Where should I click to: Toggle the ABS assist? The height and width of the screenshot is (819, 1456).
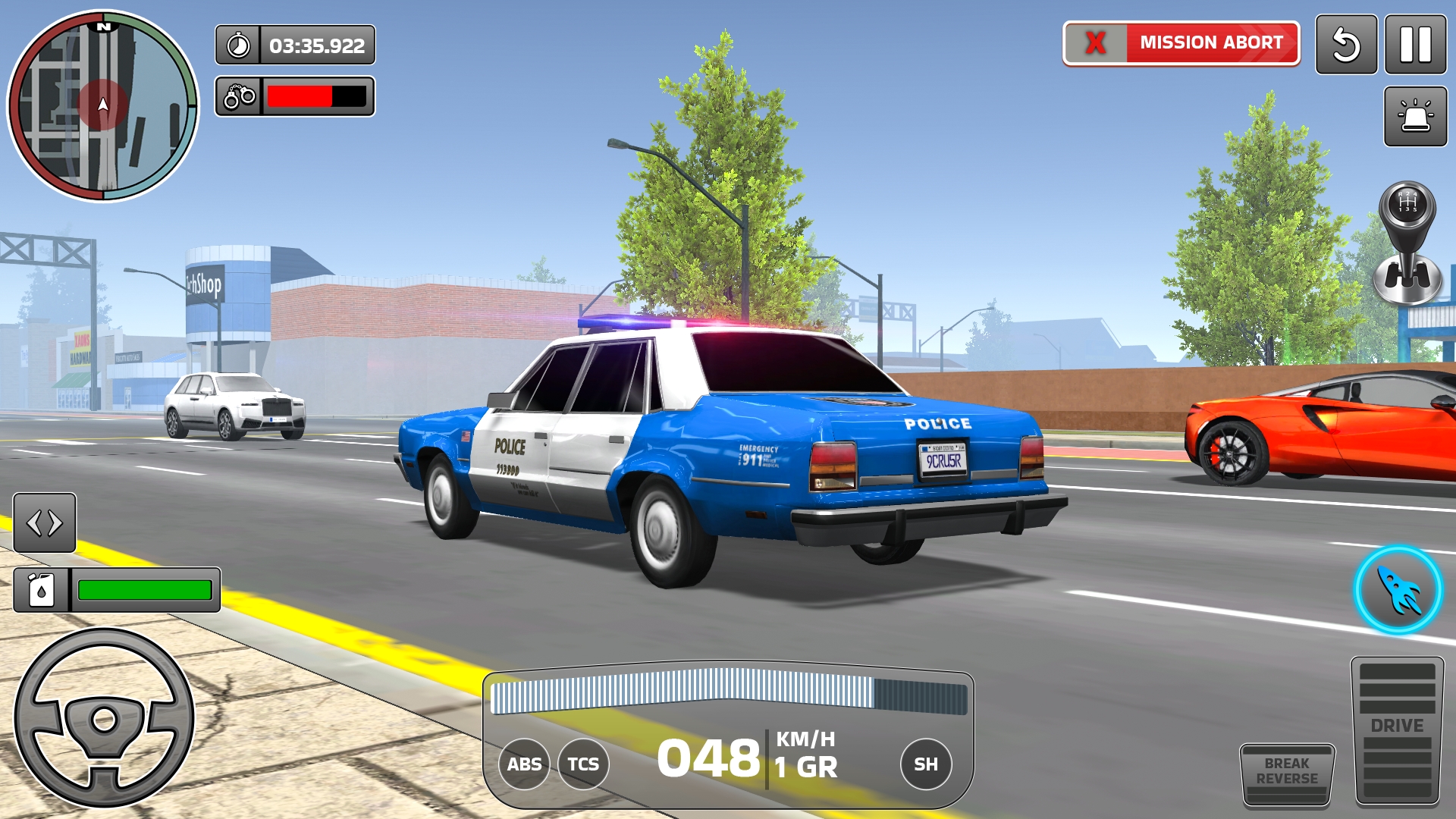click(524, 764)
